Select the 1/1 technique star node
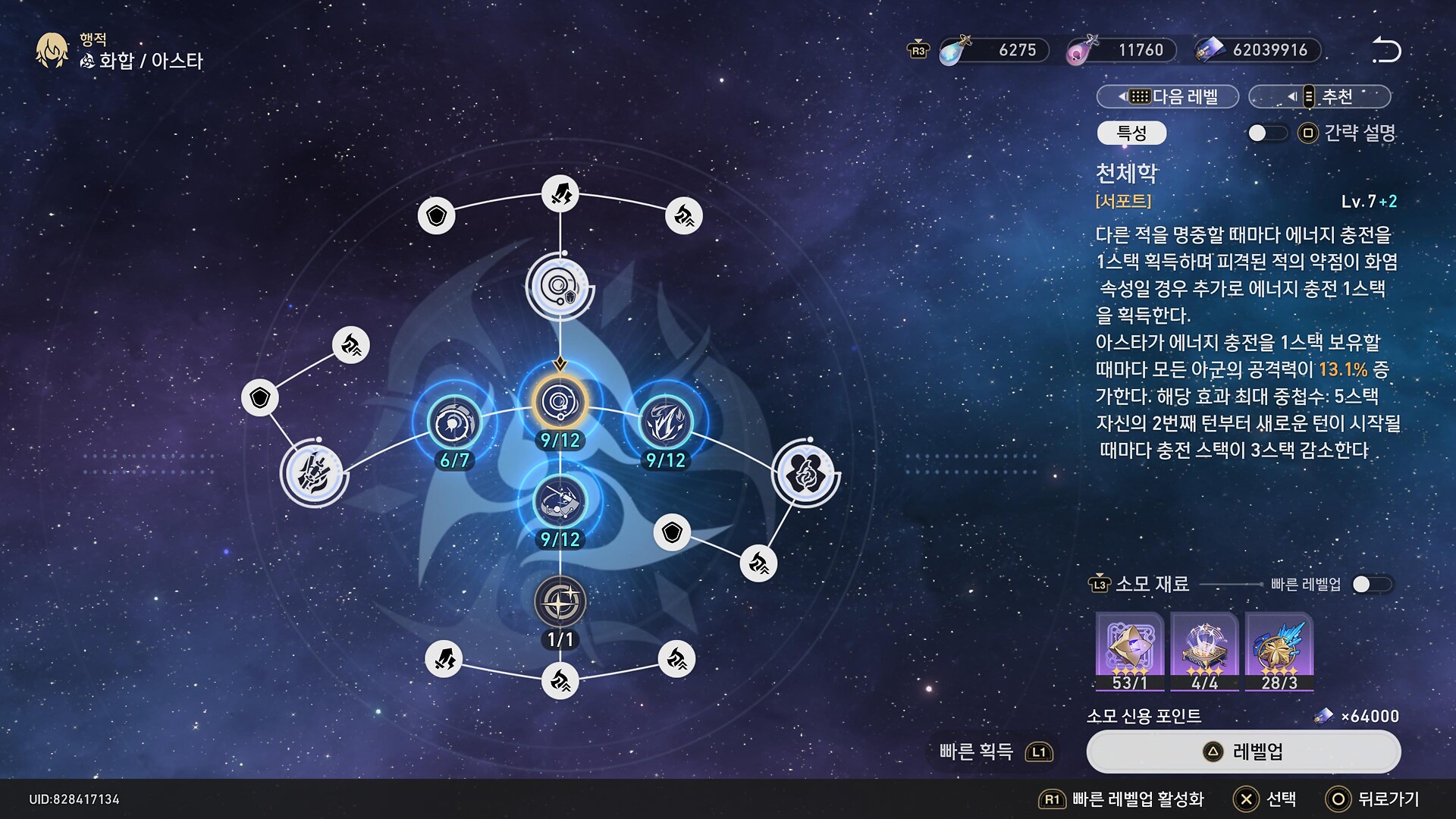Image resolution: width=1456 pixels, height=819 pixels. [x=560, y=602]
